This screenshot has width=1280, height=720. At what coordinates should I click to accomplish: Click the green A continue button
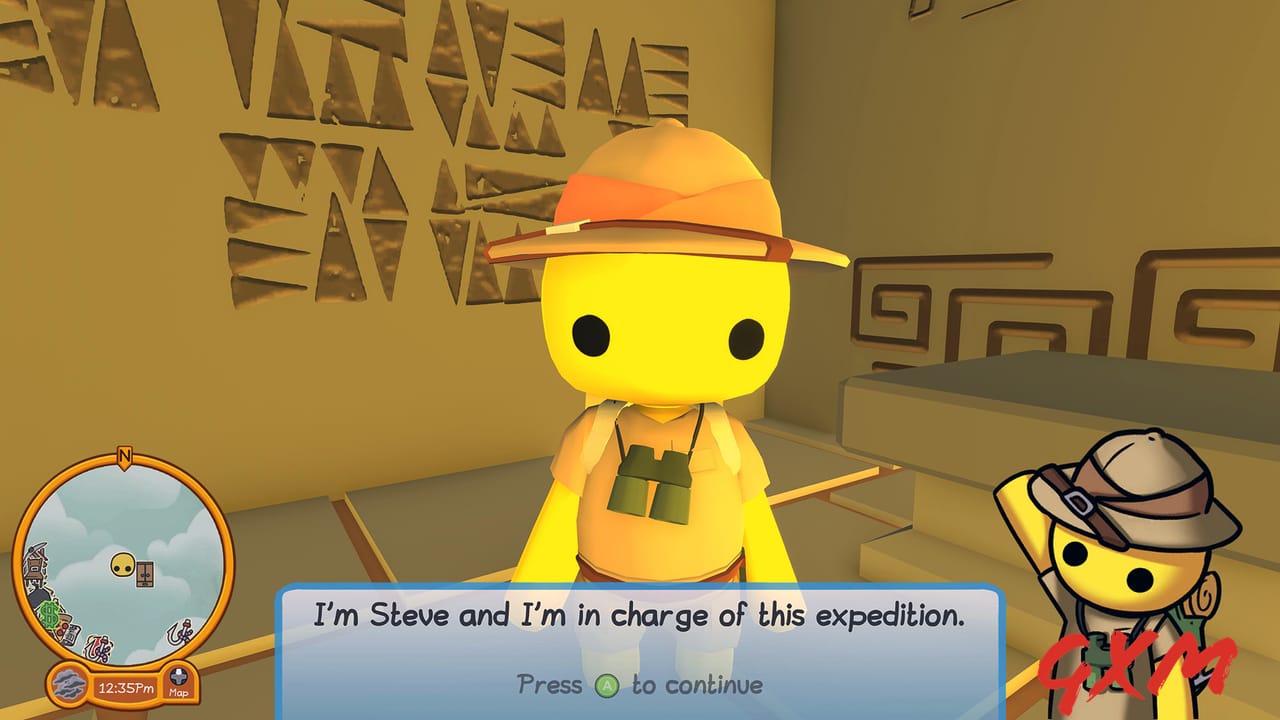click(x=606, y=684)
